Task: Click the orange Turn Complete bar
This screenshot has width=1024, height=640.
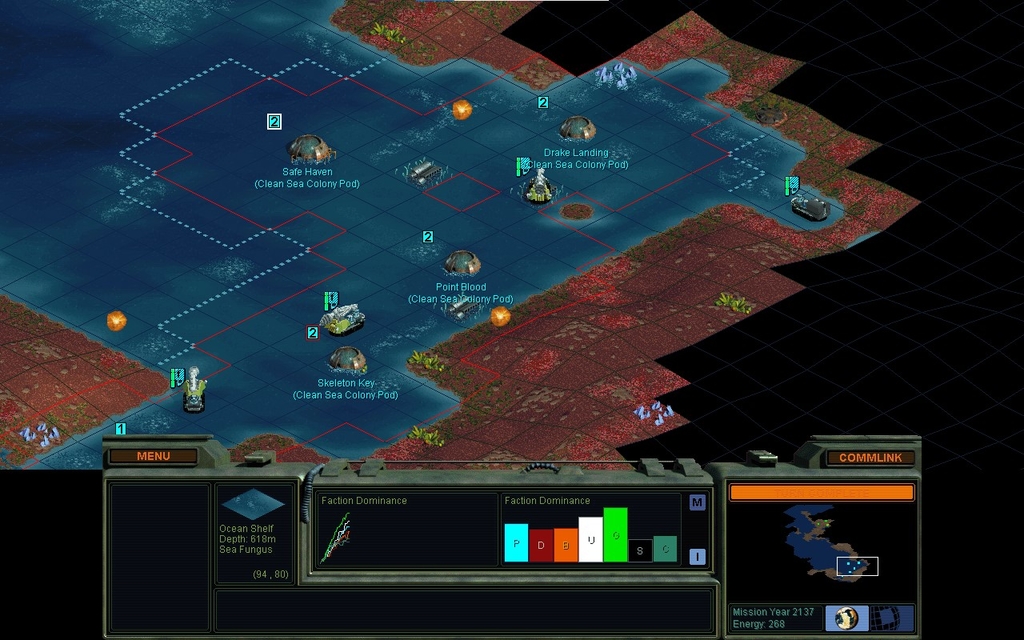Action: click(x=821, y=492)
